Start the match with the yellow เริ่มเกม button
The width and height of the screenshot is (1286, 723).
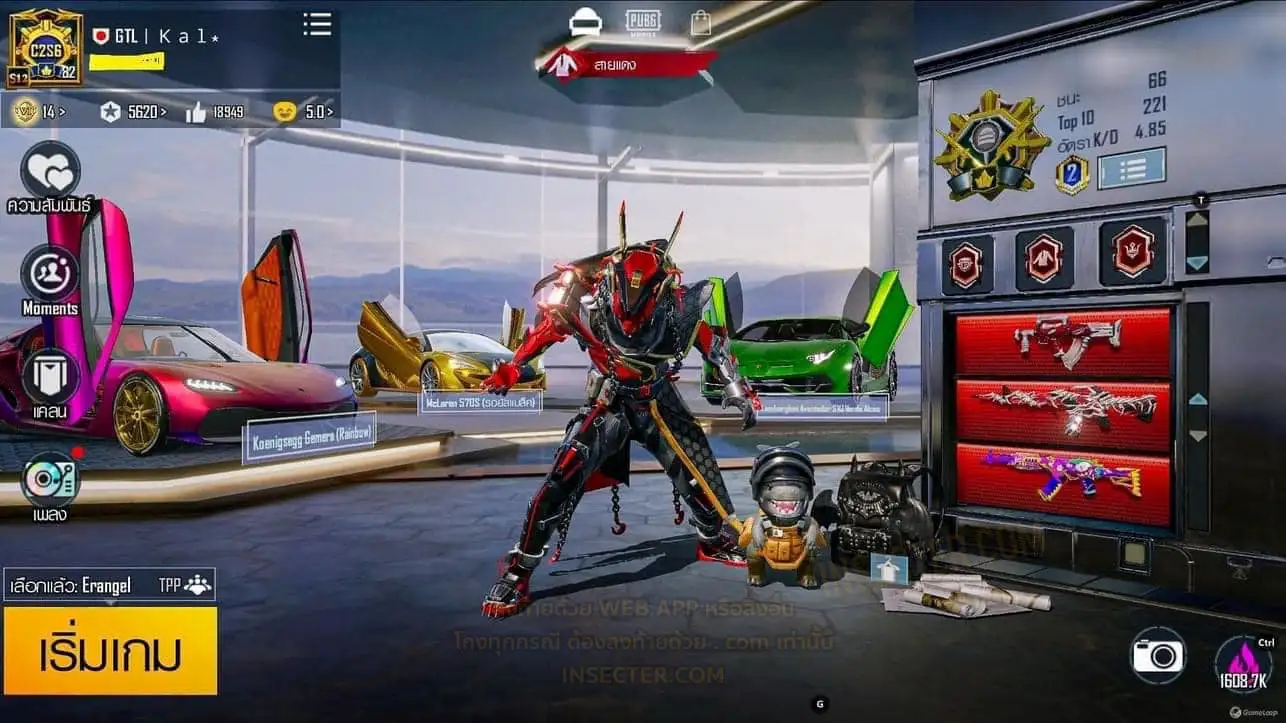click(x=110, y=651)
